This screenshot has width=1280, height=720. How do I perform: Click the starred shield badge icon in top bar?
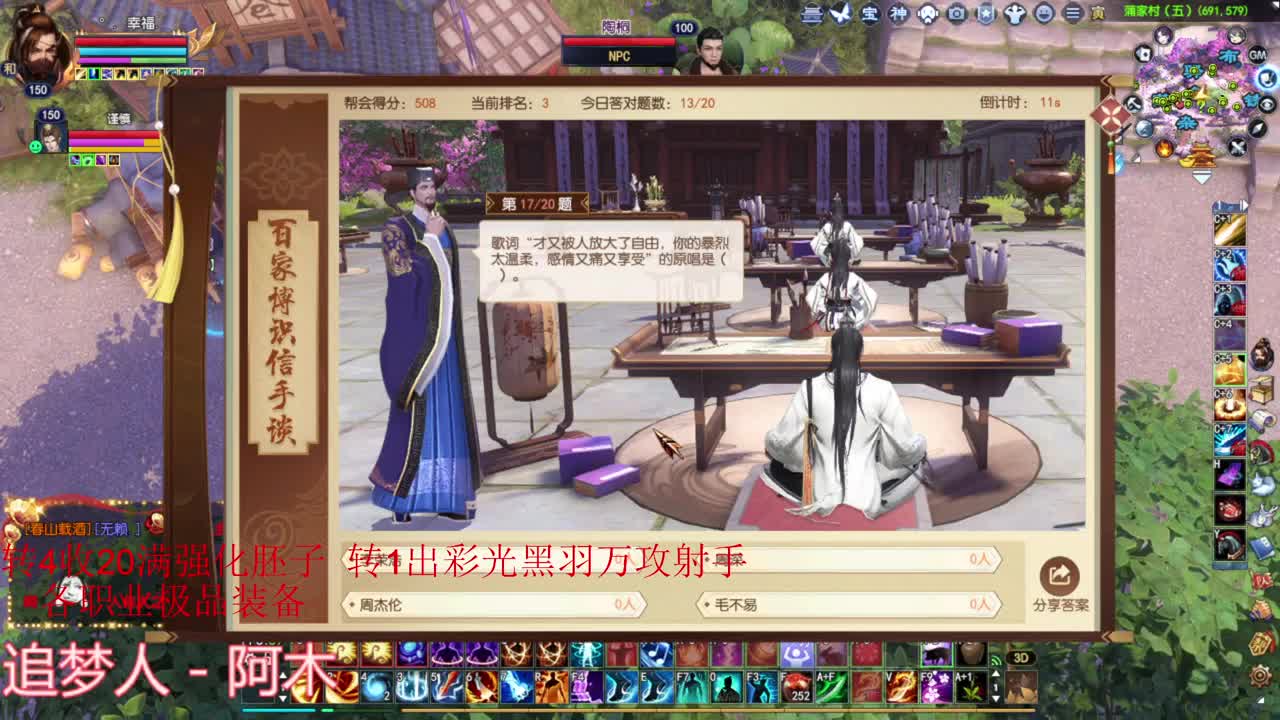point(986,14)
